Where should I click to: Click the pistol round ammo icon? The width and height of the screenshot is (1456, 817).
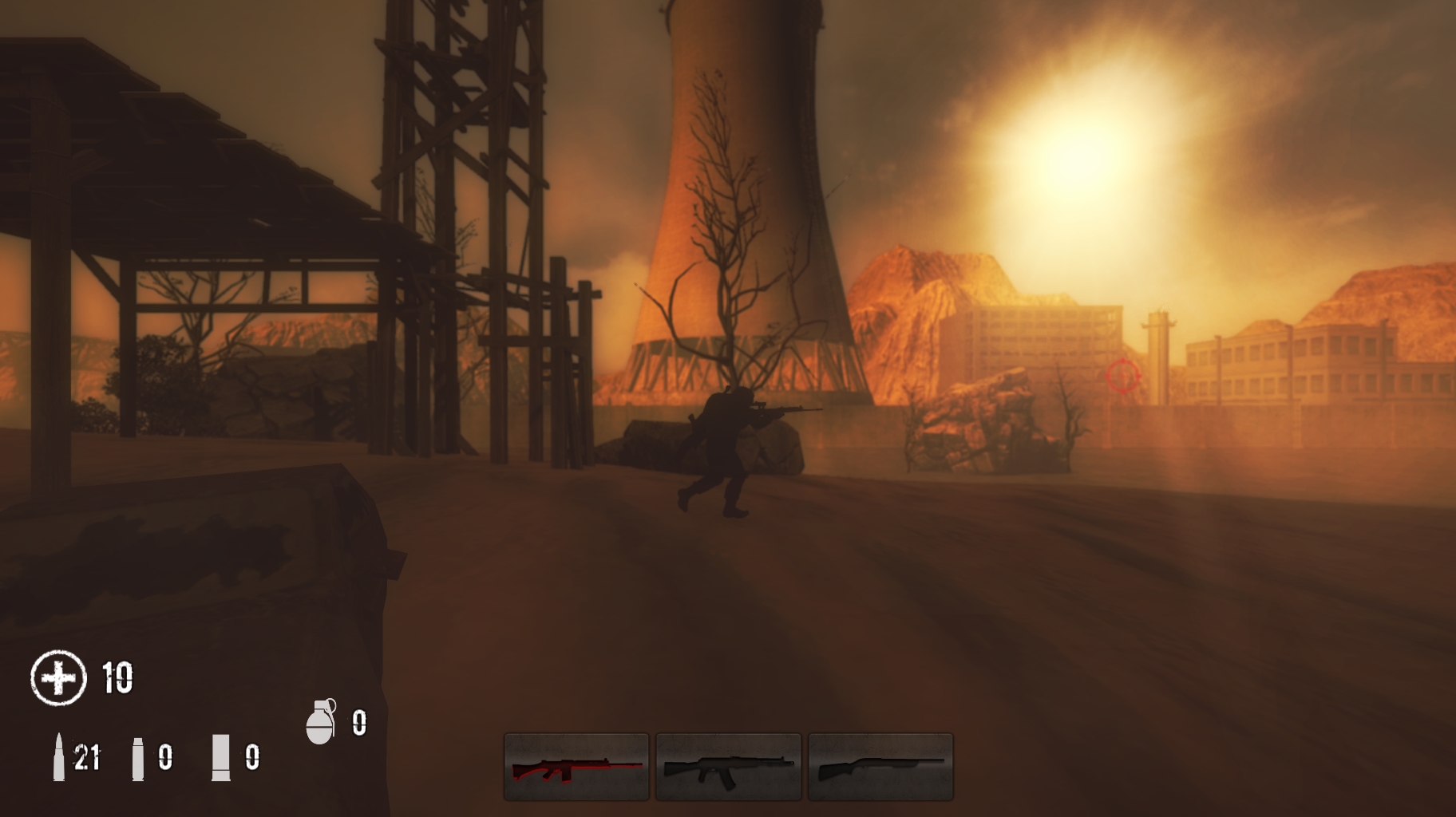(137, 758)
